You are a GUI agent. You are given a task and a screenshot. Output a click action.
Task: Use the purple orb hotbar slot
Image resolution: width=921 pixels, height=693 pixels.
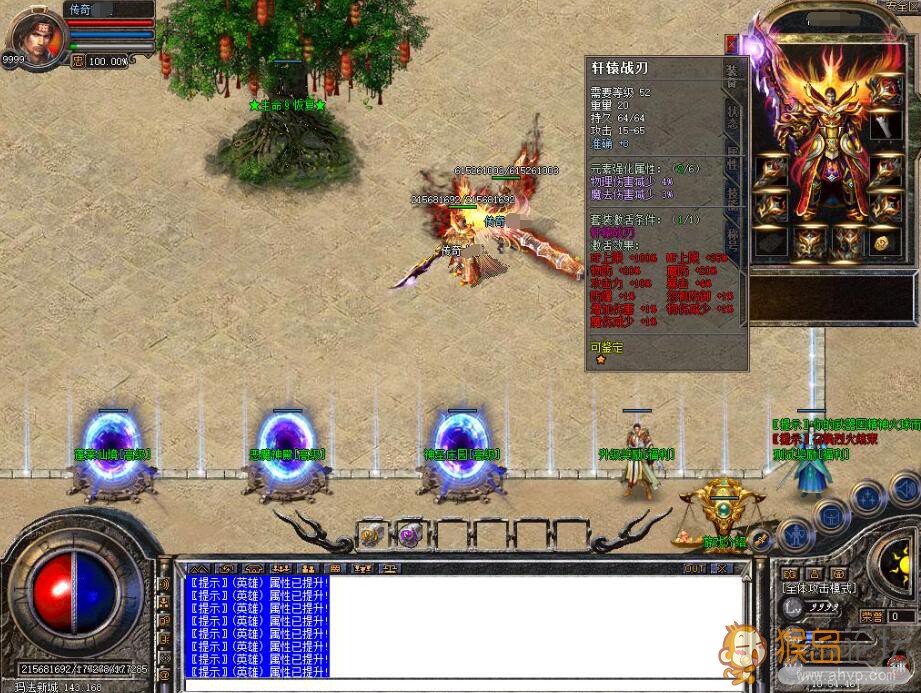(x=408, y=533)
